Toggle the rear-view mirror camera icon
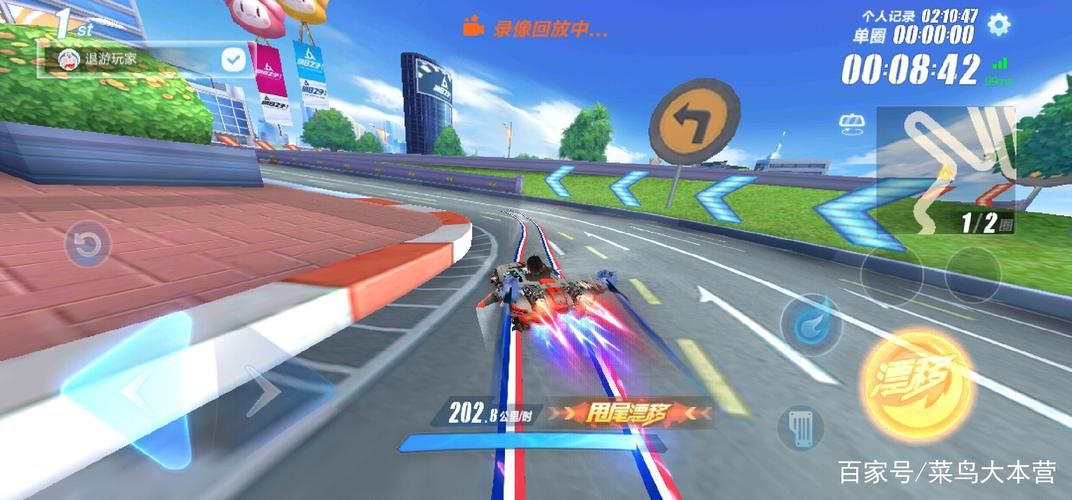Viewport: 1072px width, 500px height. [852, 123]
